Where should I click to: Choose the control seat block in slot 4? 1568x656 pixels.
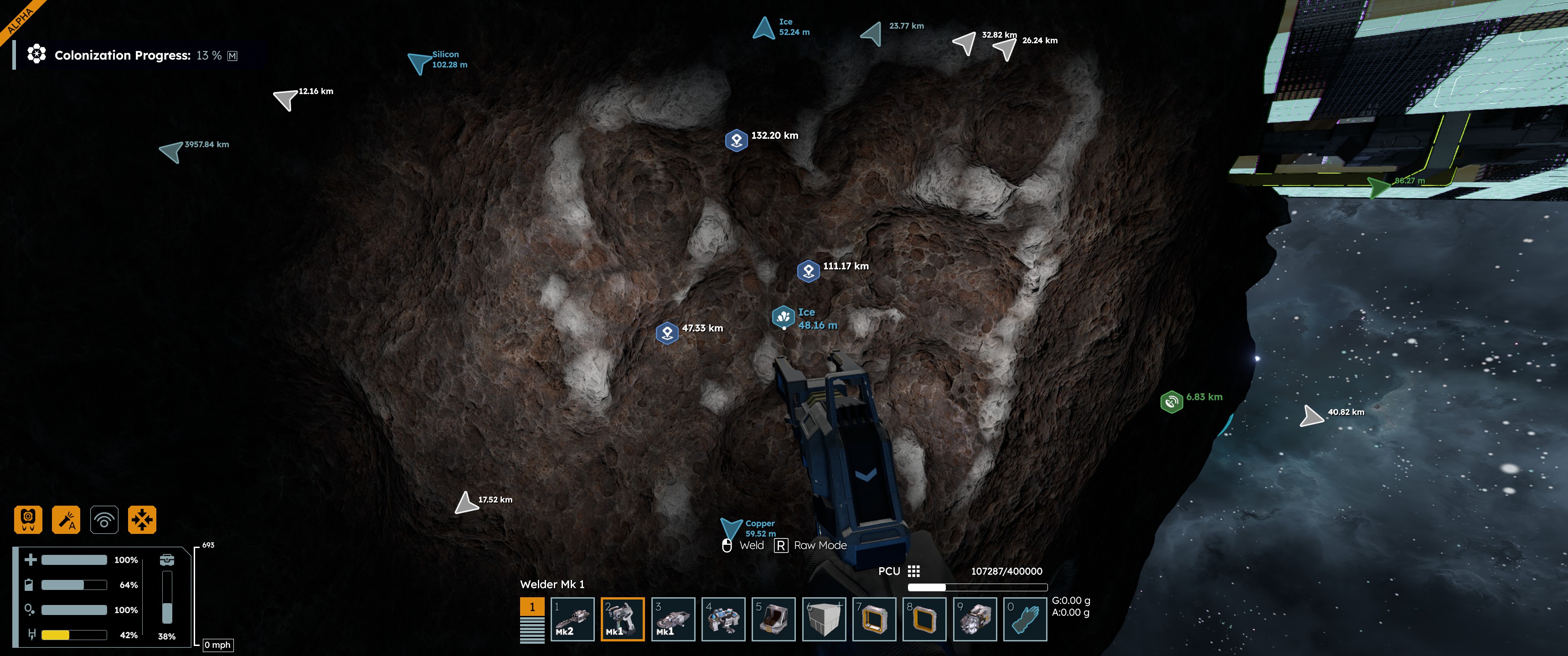click(x=723, y=619)
